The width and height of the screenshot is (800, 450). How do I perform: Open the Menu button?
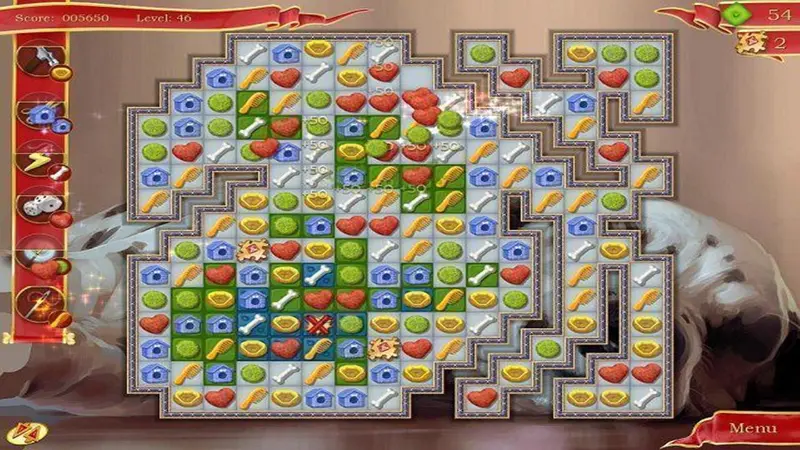point(751,428)
